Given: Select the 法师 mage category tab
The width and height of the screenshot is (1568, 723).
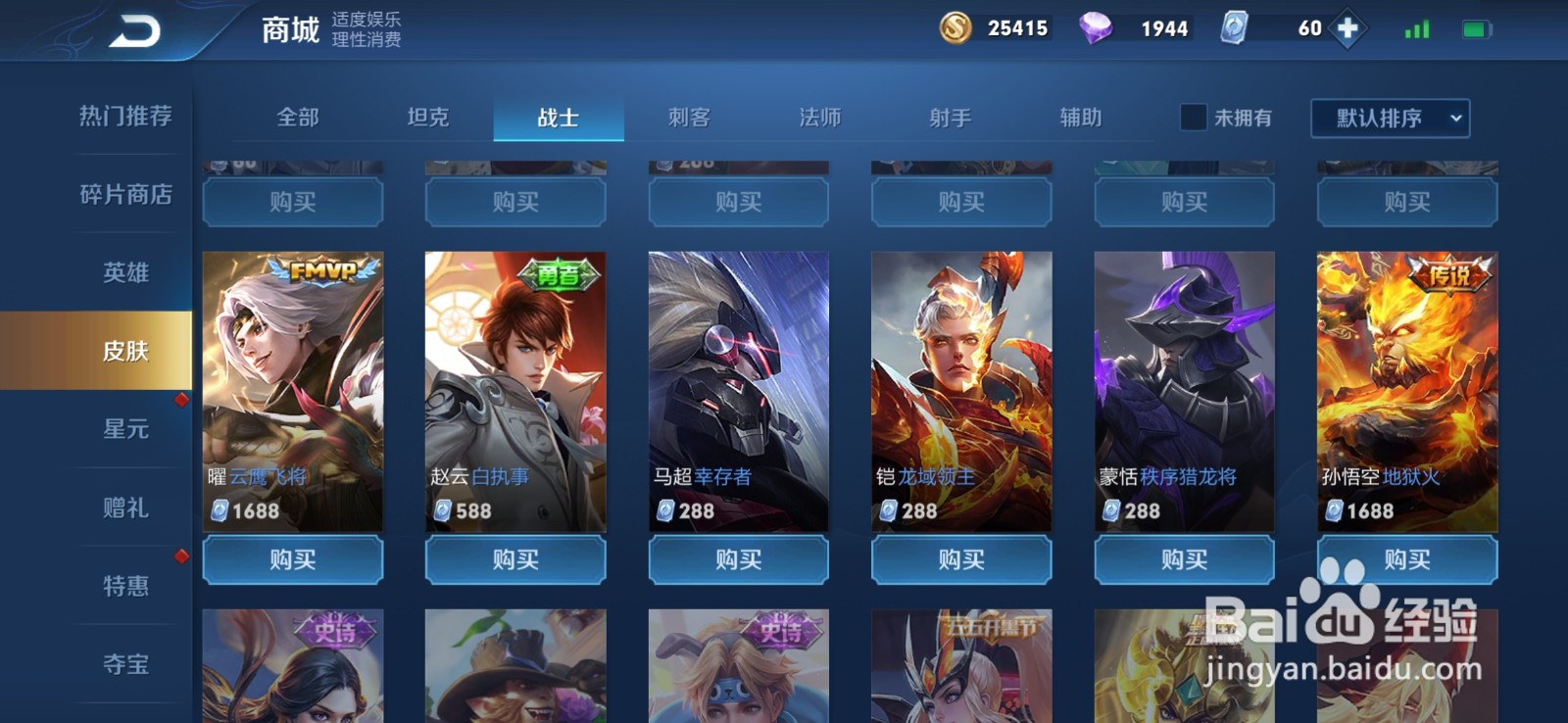Looking at the screenshot, I should (x=820, y=118).
